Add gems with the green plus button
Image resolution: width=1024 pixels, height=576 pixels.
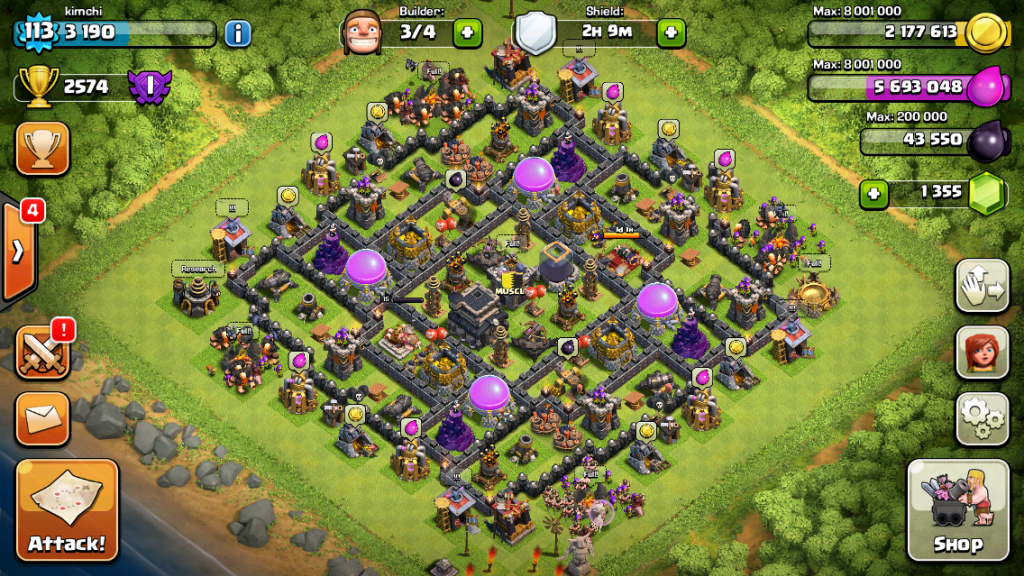coord(874,194)
